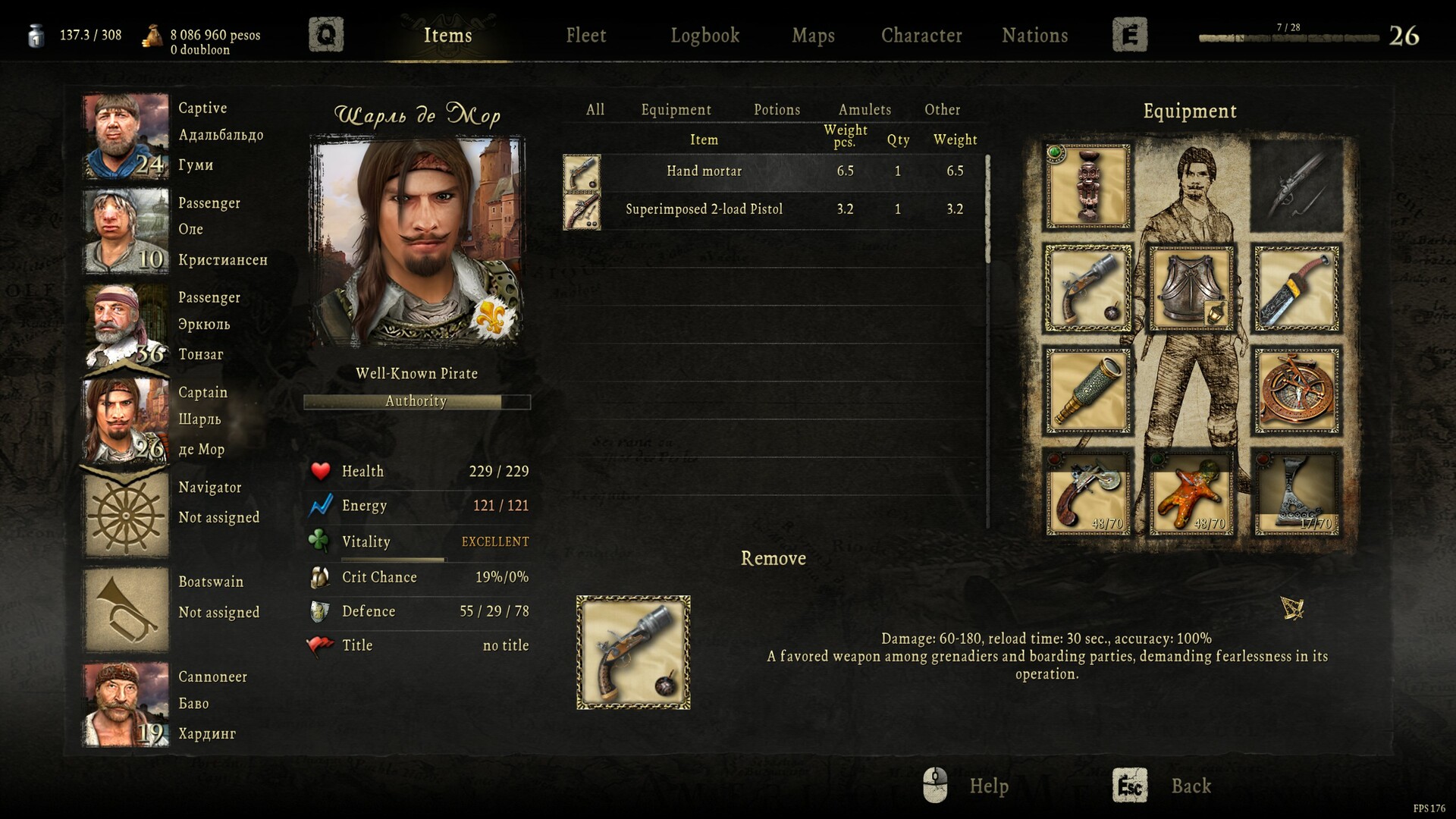Open the Nations screen
The image size is (1456, 819).
[x=1034, y=35]
